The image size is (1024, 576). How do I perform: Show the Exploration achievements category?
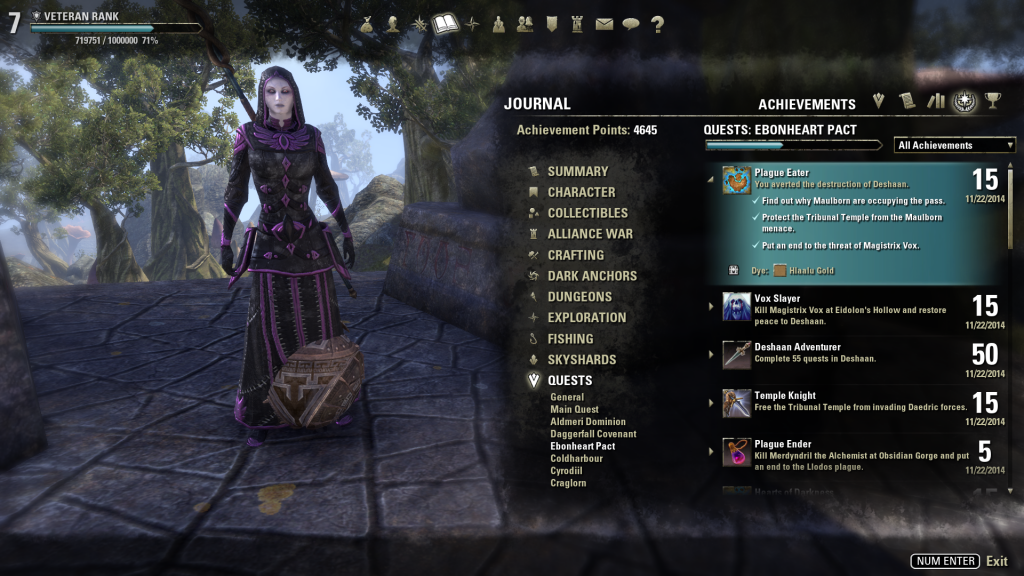(586, 318)
